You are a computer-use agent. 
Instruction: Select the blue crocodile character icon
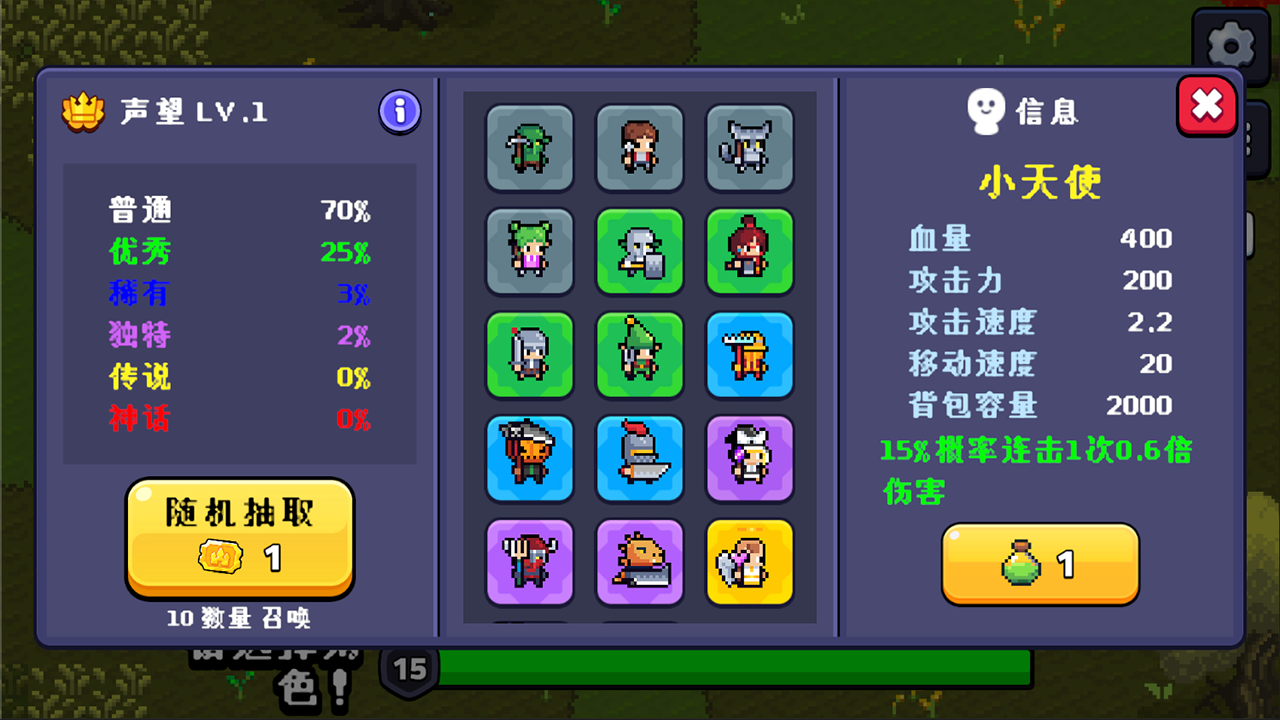tap(750, 355)
